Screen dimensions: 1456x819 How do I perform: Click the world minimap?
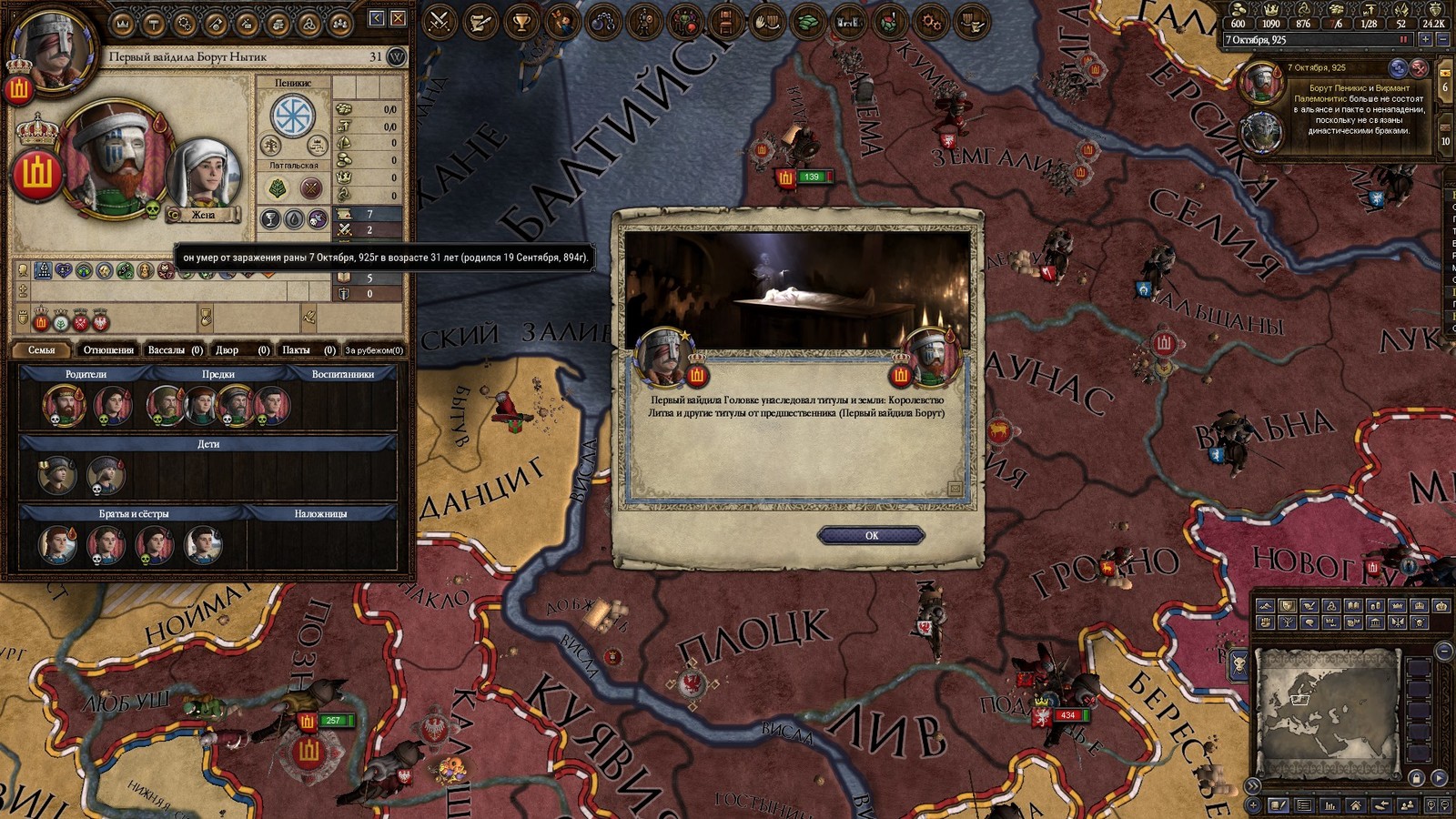pyautogui.click(x=1327, y=713)
